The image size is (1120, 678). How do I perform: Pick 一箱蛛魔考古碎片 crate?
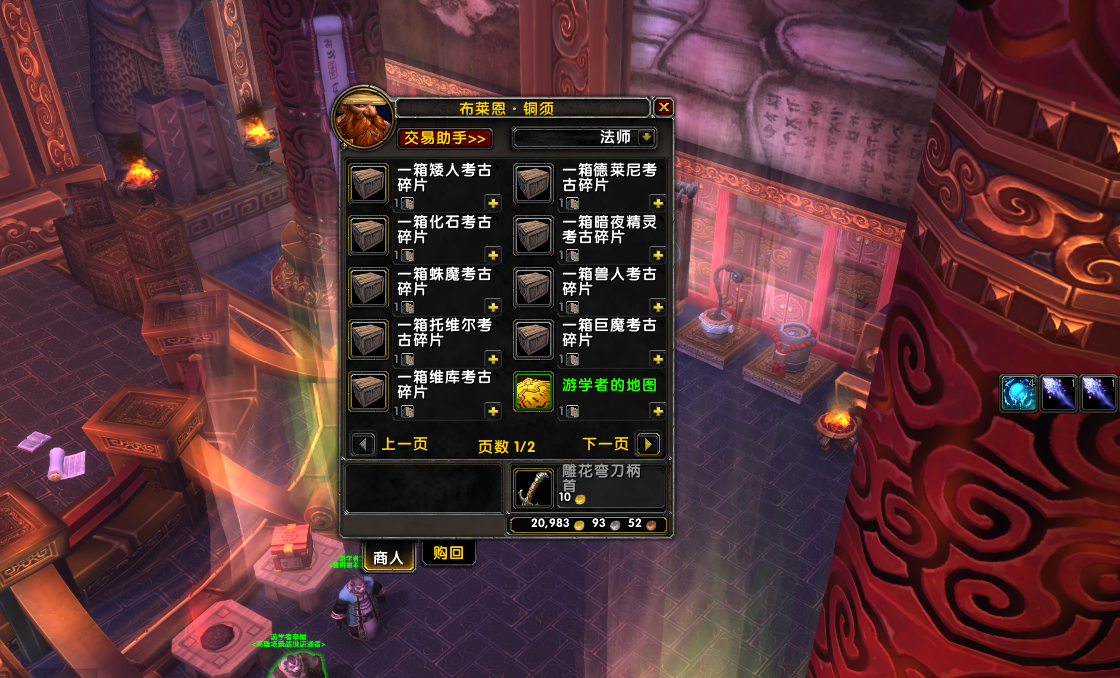click(x=368, y=287)
